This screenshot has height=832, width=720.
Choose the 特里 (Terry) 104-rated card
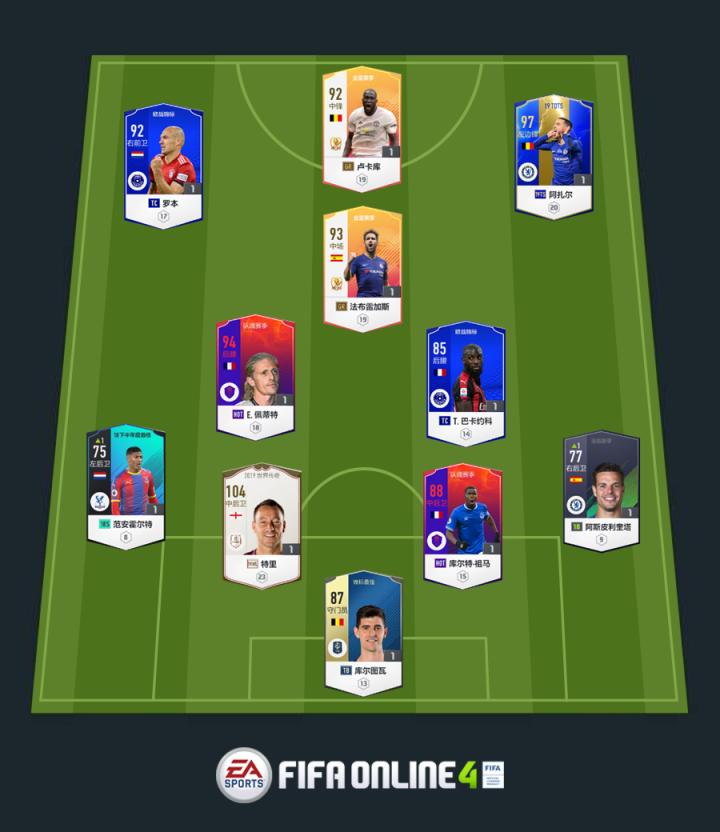point(261,522)
